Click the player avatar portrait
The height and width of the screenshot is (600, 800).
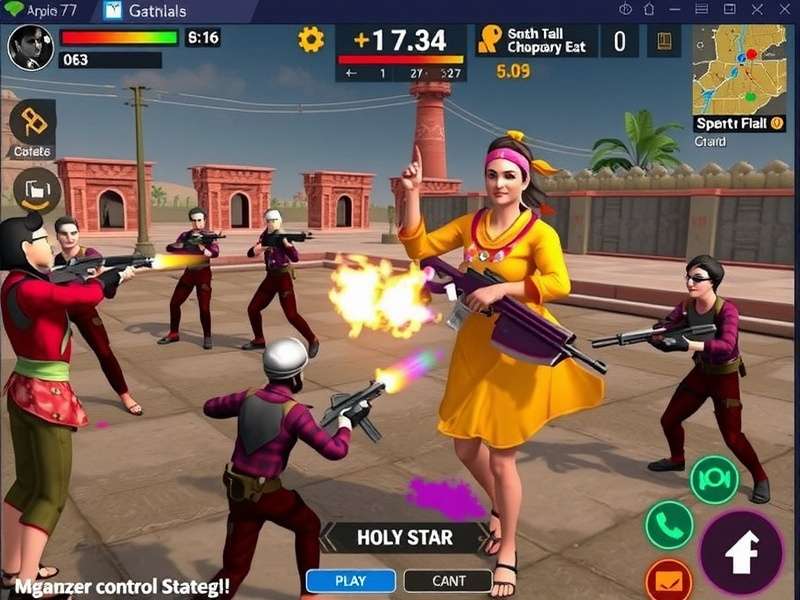click(x=31, y=47)
